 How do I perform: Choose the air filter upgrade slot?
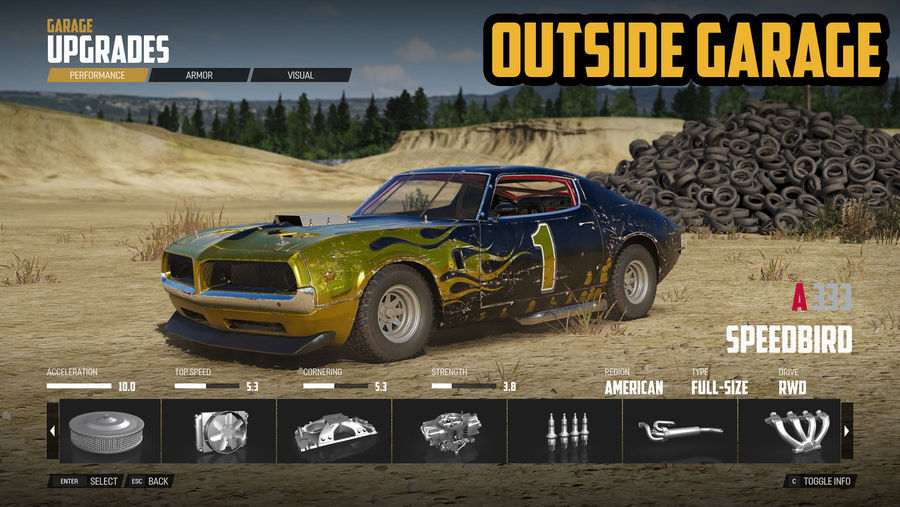[109, 431]
